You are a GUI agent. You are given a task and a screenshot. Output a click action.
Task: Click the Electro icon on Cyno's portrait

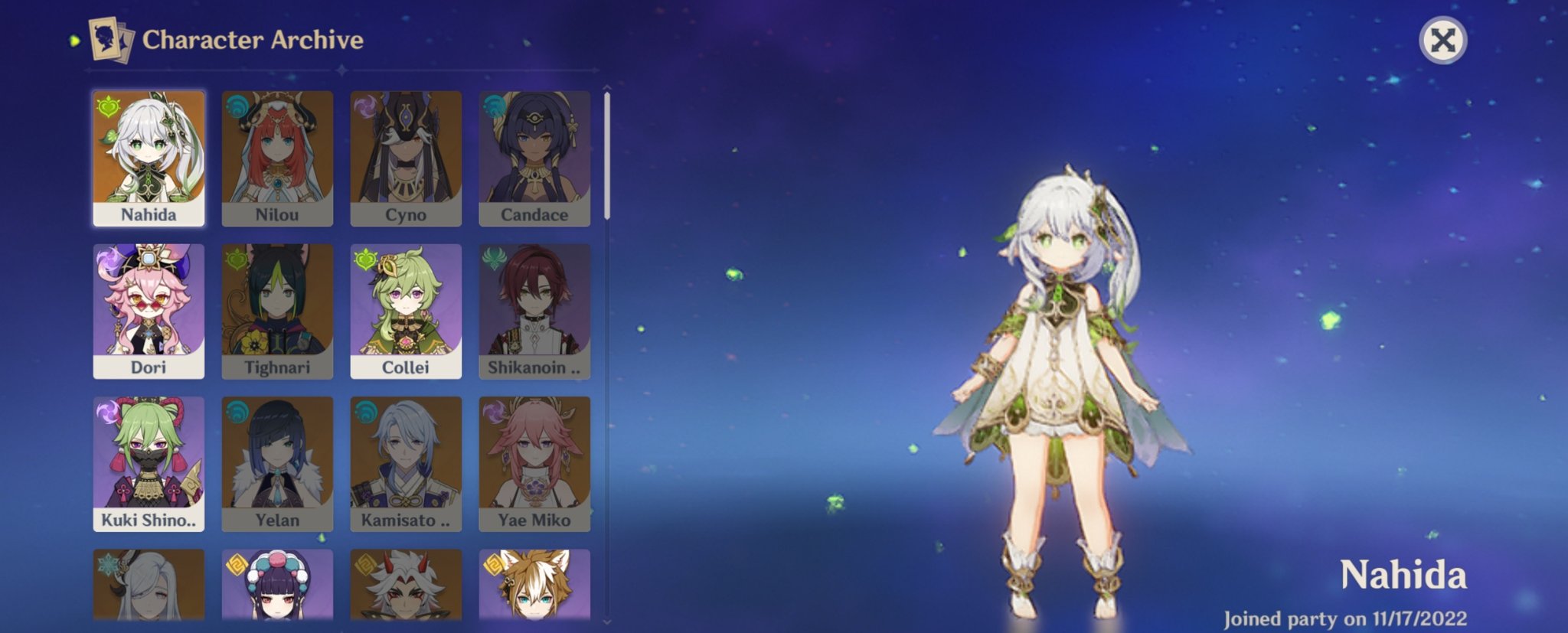coord(364,105)
